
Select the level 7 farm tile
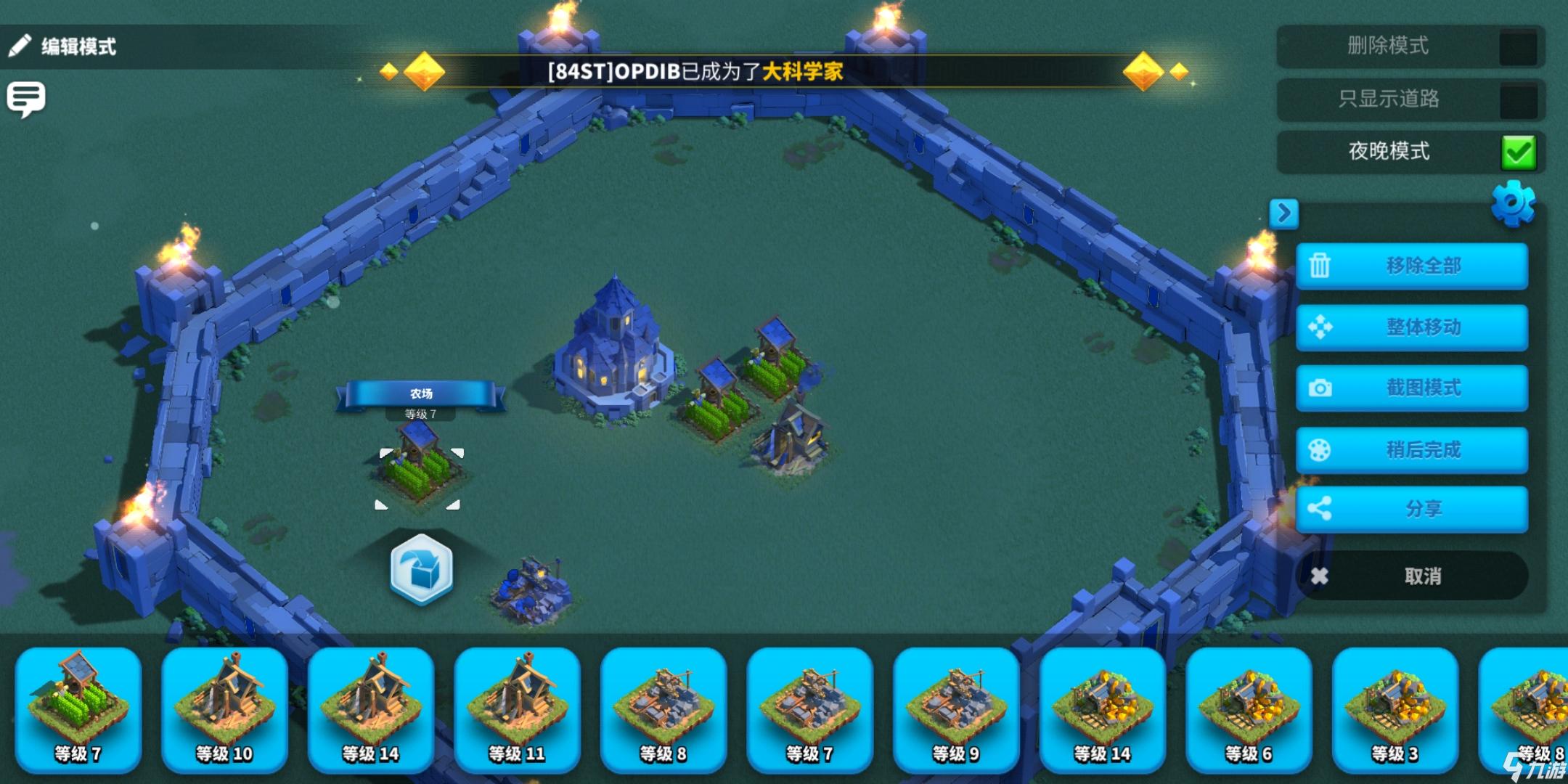[x=78, y=709]
